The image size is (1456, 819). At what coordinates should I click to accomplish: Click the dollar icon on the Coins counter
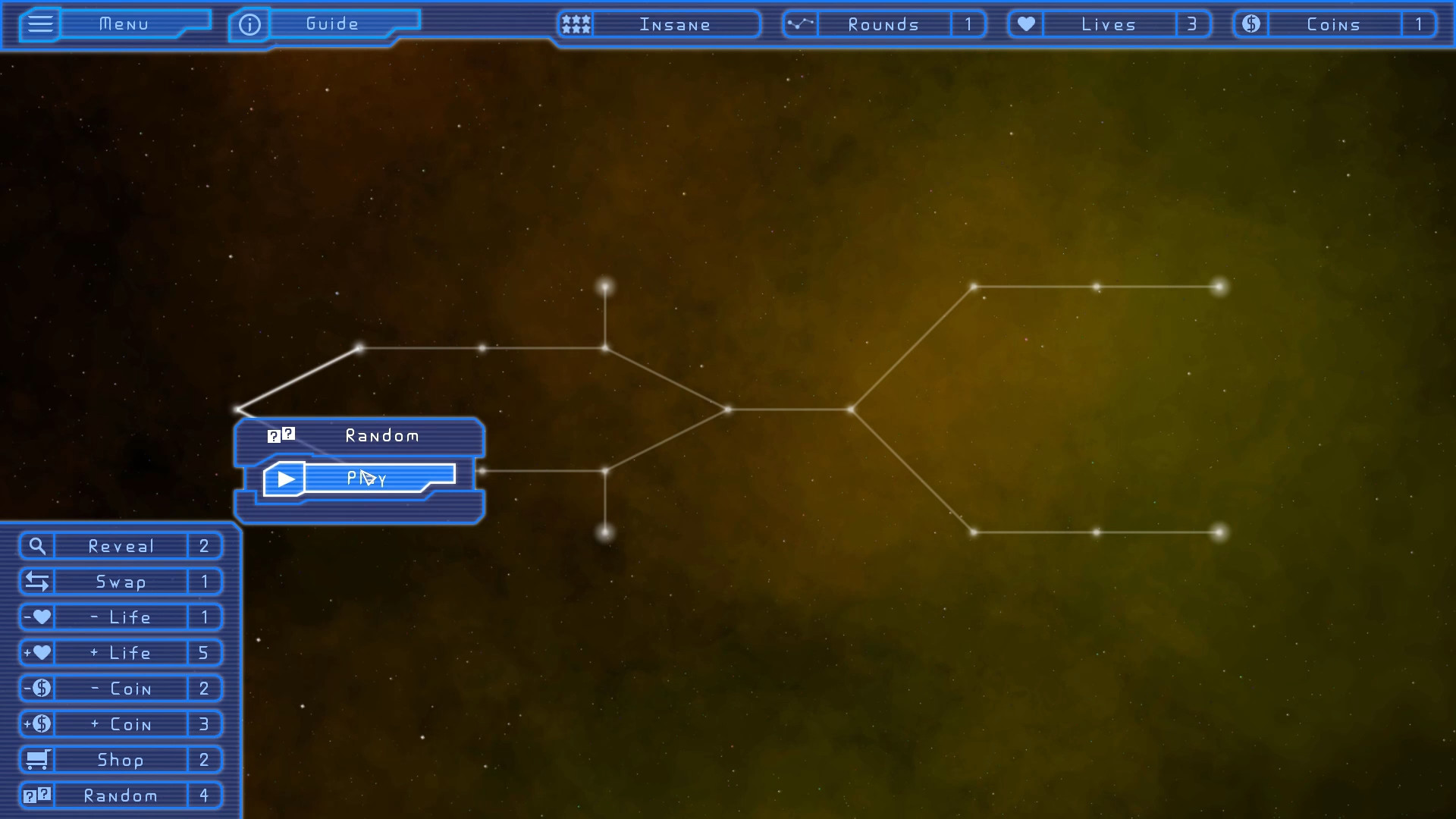tap(1250, 24)
